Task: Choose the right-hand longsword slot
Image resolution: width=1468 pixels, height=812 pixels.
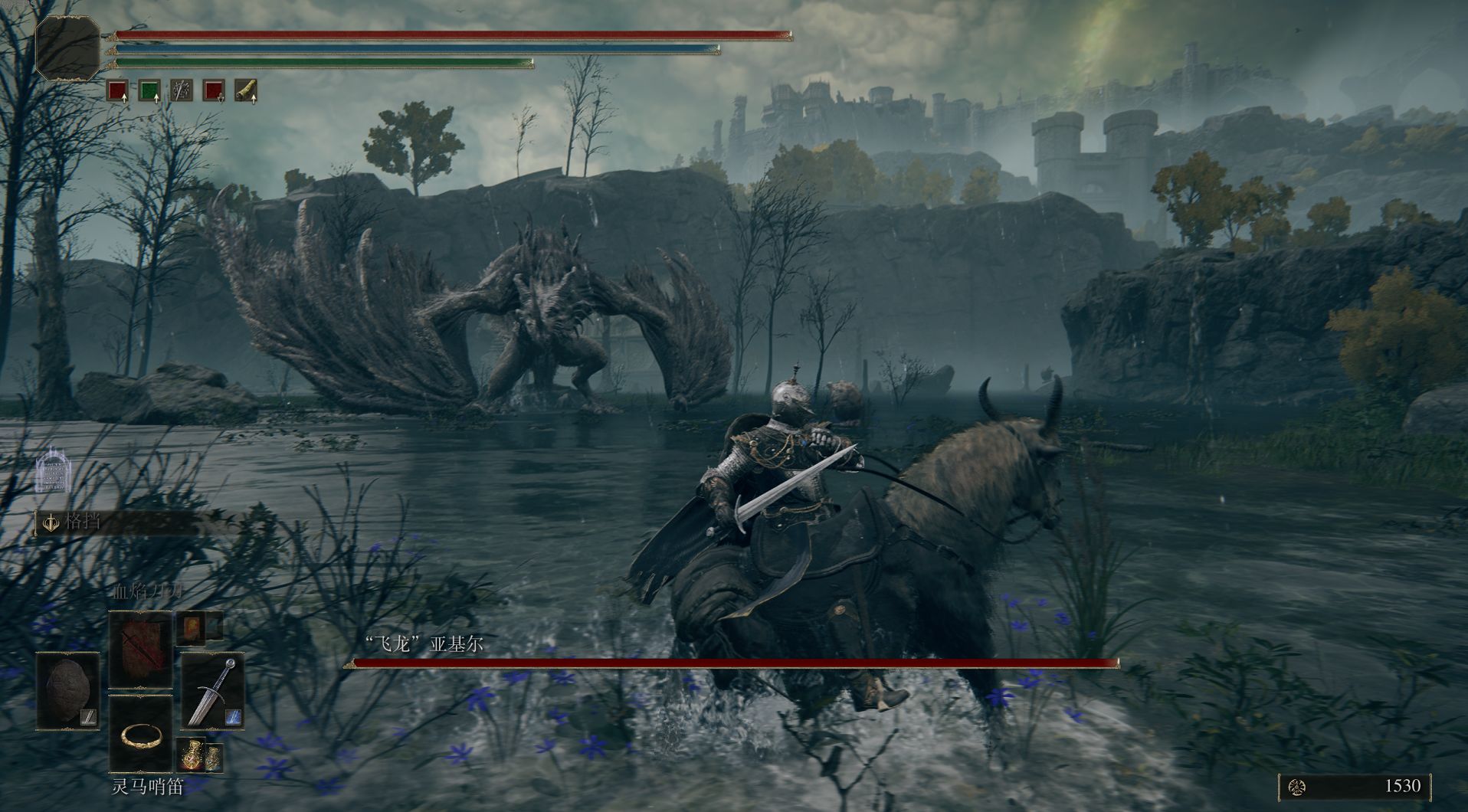Action: coord(212,691)
